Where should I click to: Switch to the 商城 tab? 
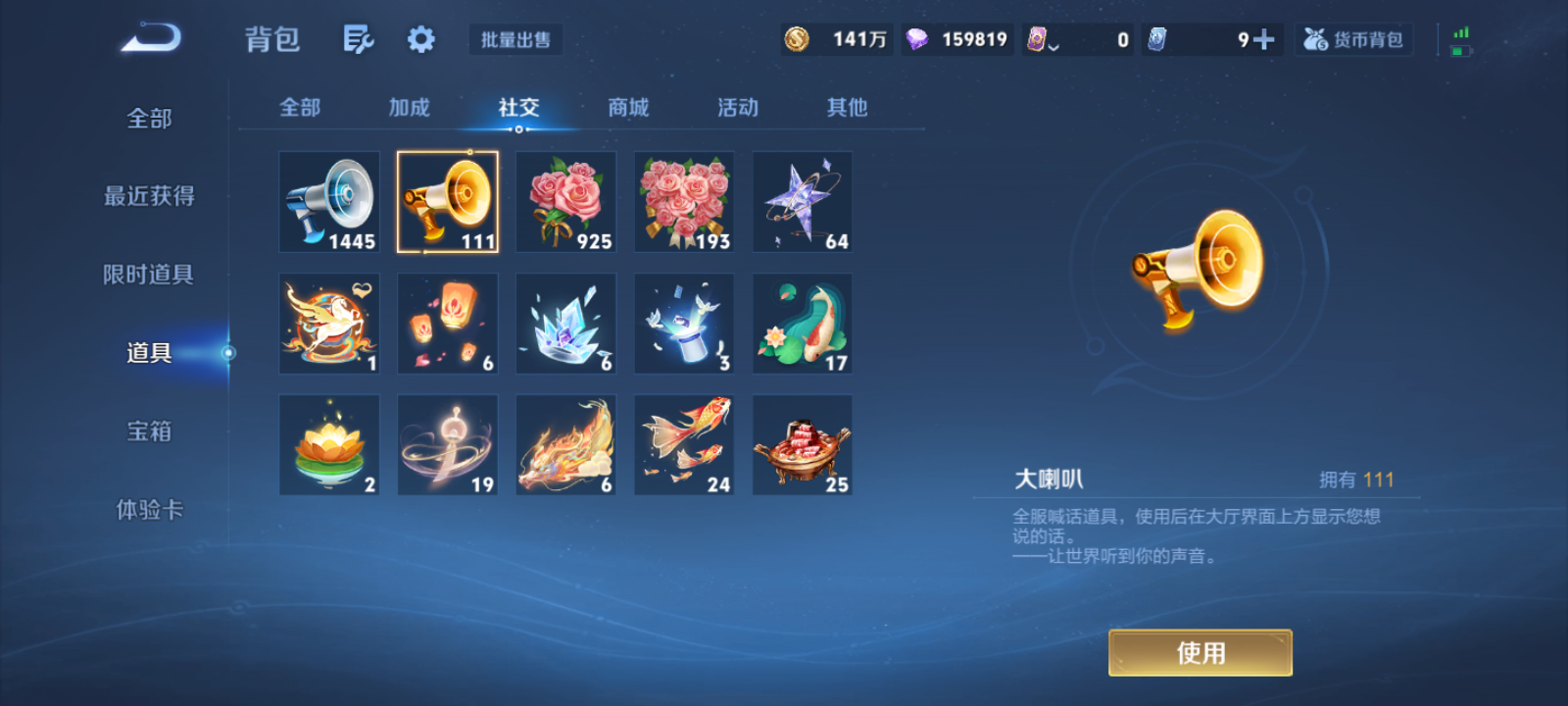pos(628,108)
